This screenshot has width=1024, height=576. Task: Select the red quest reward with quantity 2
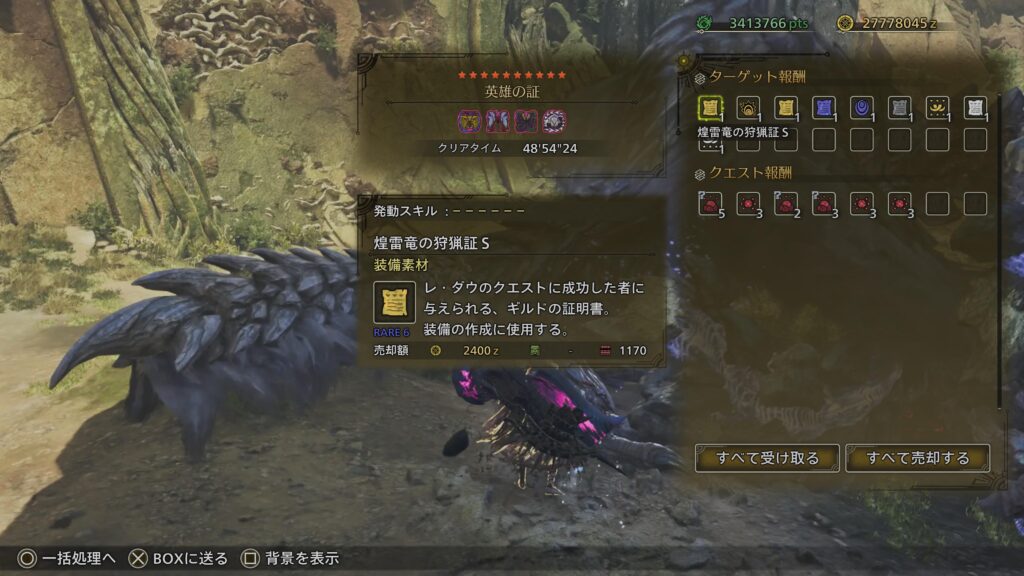786,204
